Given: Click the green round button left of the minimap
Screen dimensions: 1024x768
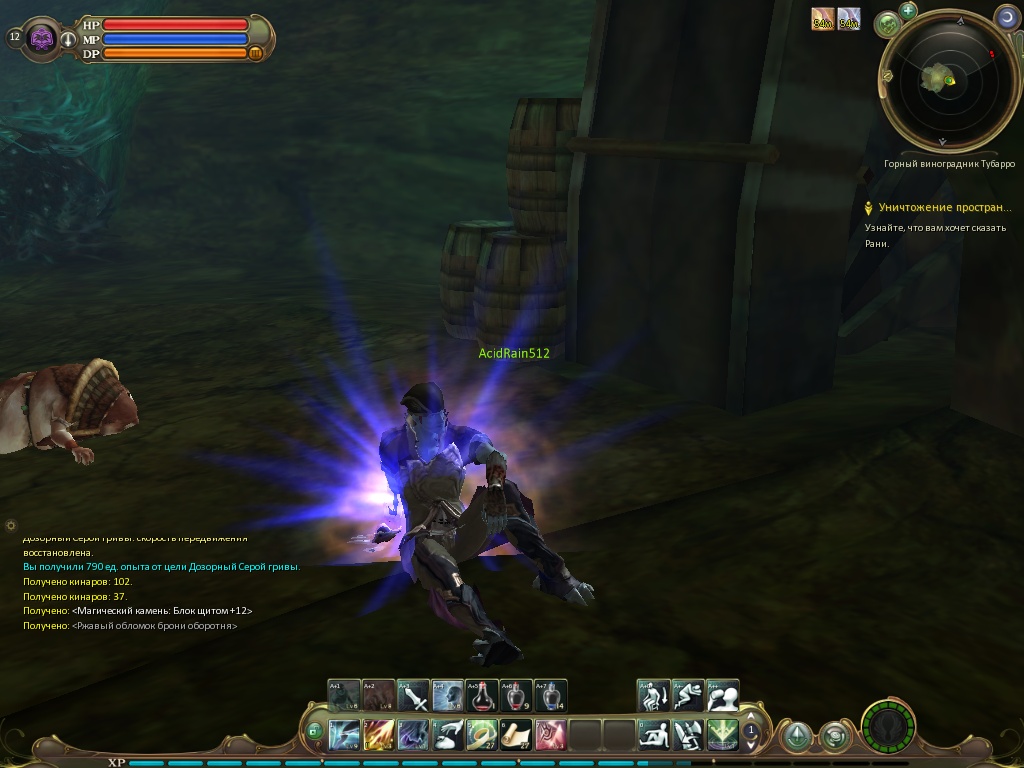Looking at the screenshot, I should point(887,24).
